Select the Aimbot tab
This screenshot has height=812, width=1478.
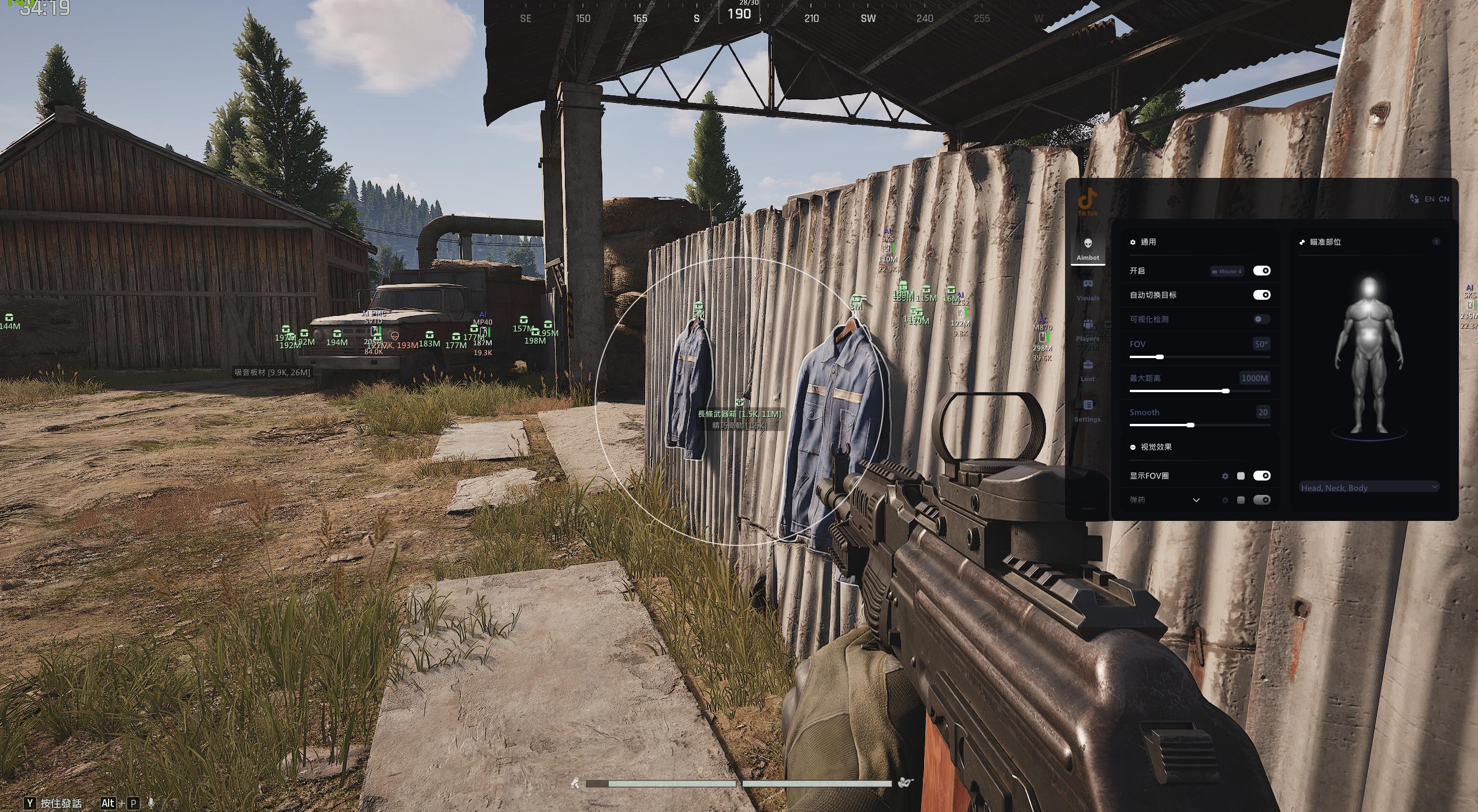point(1088,249)
